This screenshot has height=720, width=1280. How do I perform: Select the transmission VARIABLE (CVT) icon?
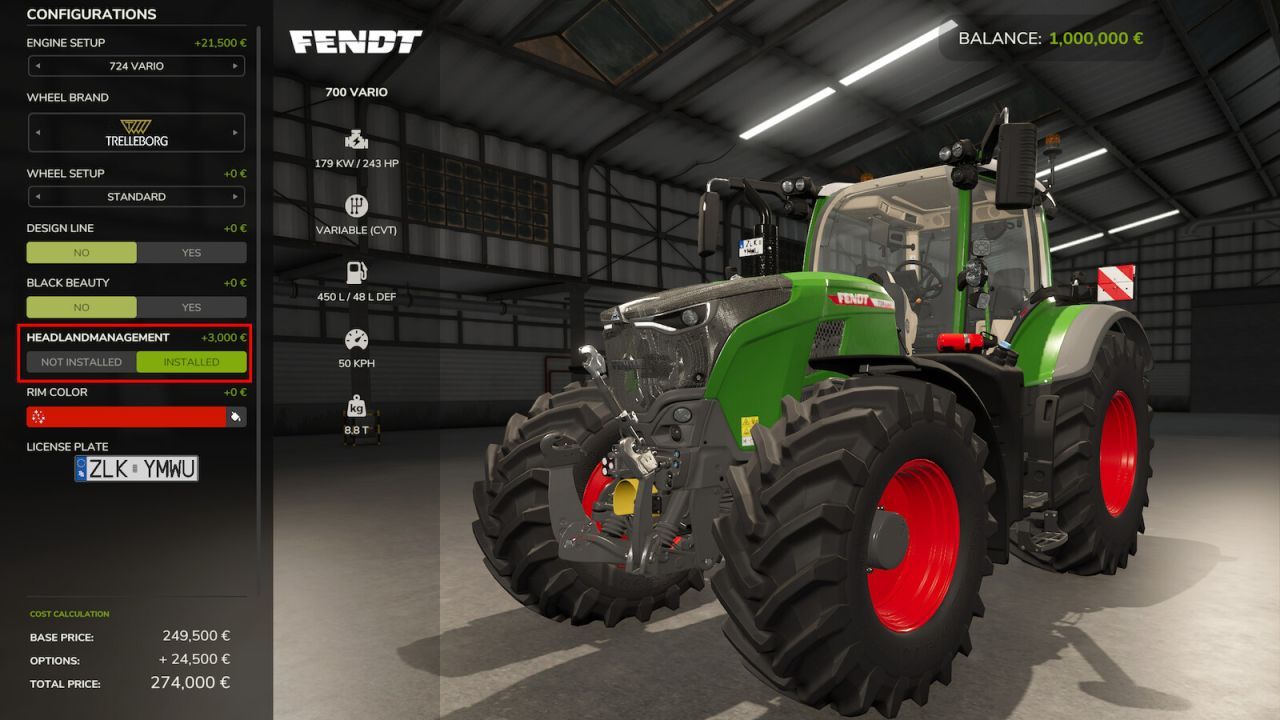pos(357,207)
